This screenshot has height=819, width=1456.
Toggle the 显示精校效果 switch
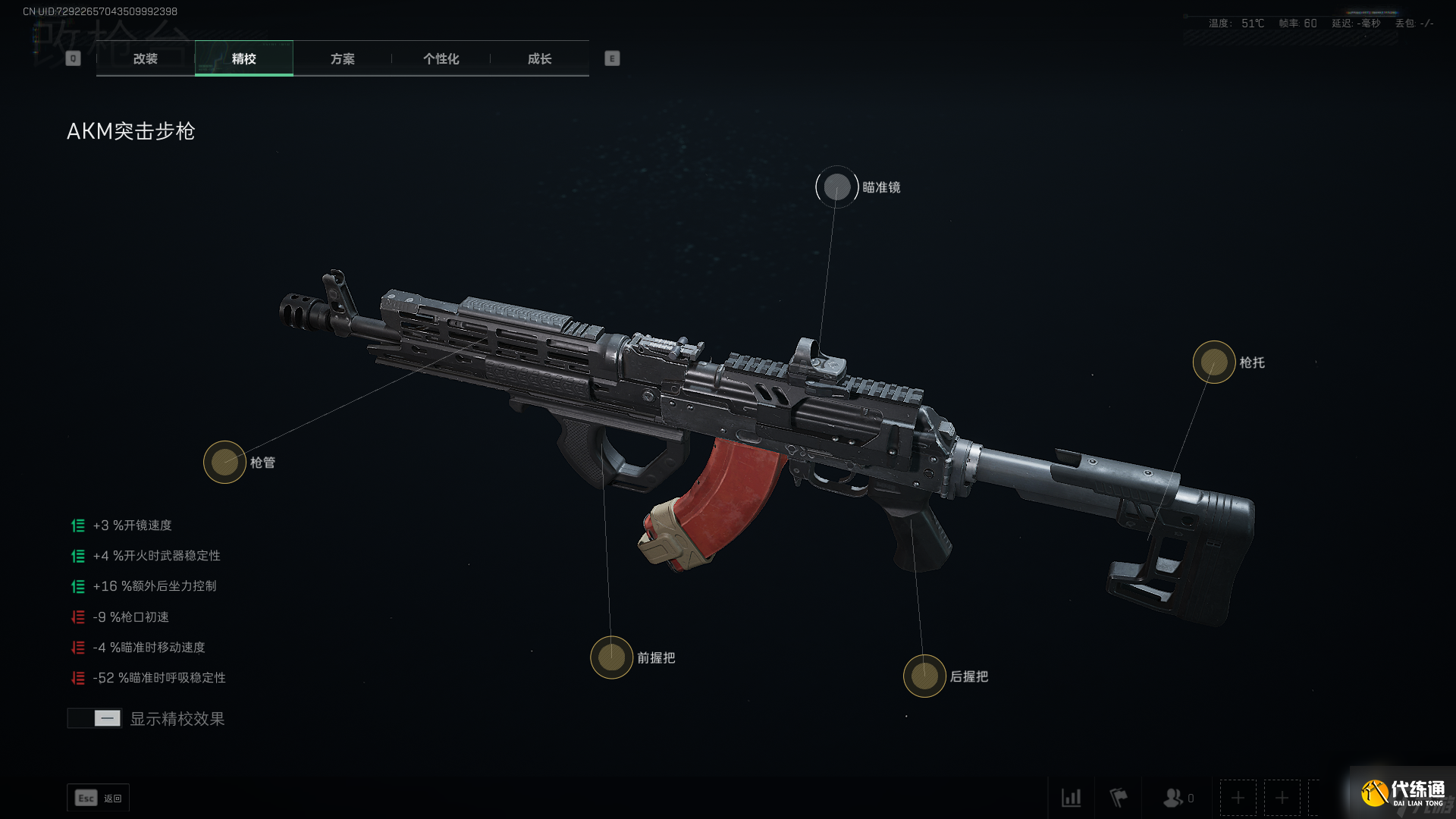click(95, 718)
